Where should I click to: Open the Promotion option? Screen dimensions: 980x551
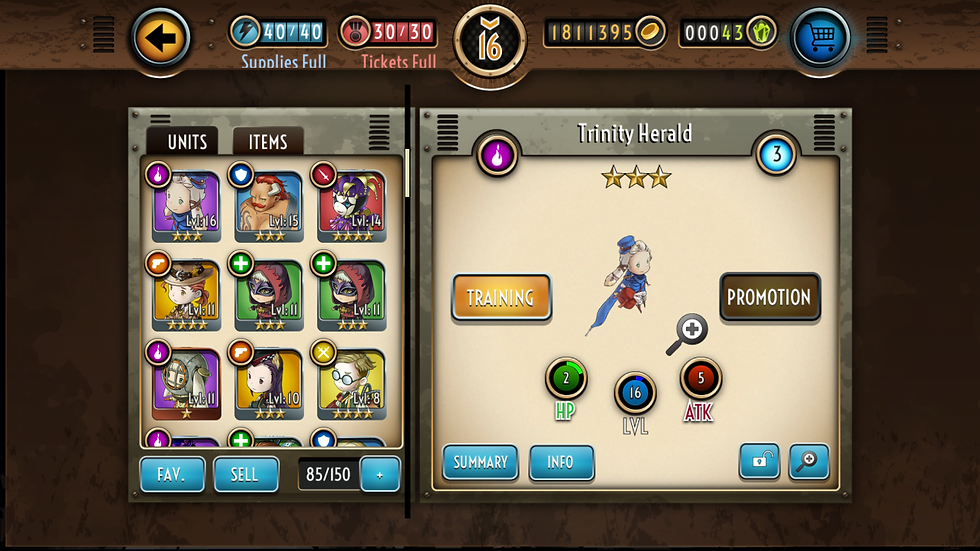769,297
